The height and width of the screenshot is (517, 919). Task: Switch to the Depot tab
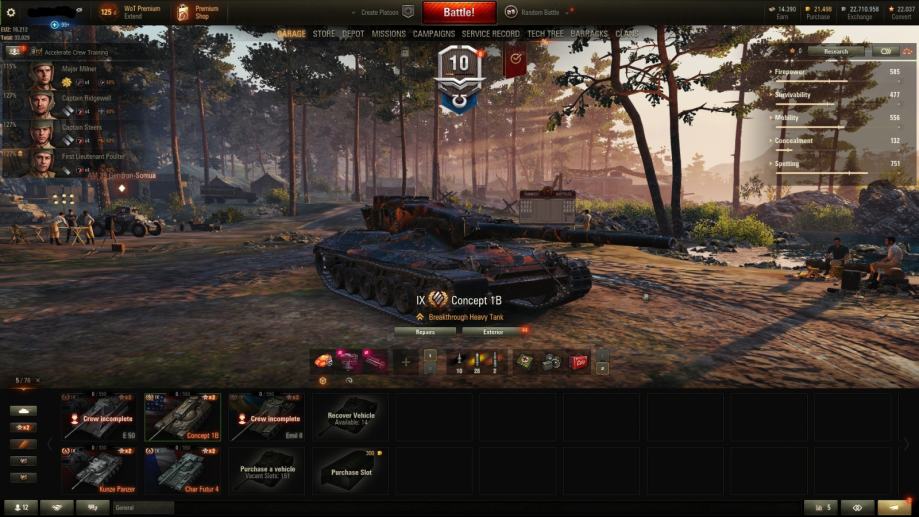tap(353, 34)
